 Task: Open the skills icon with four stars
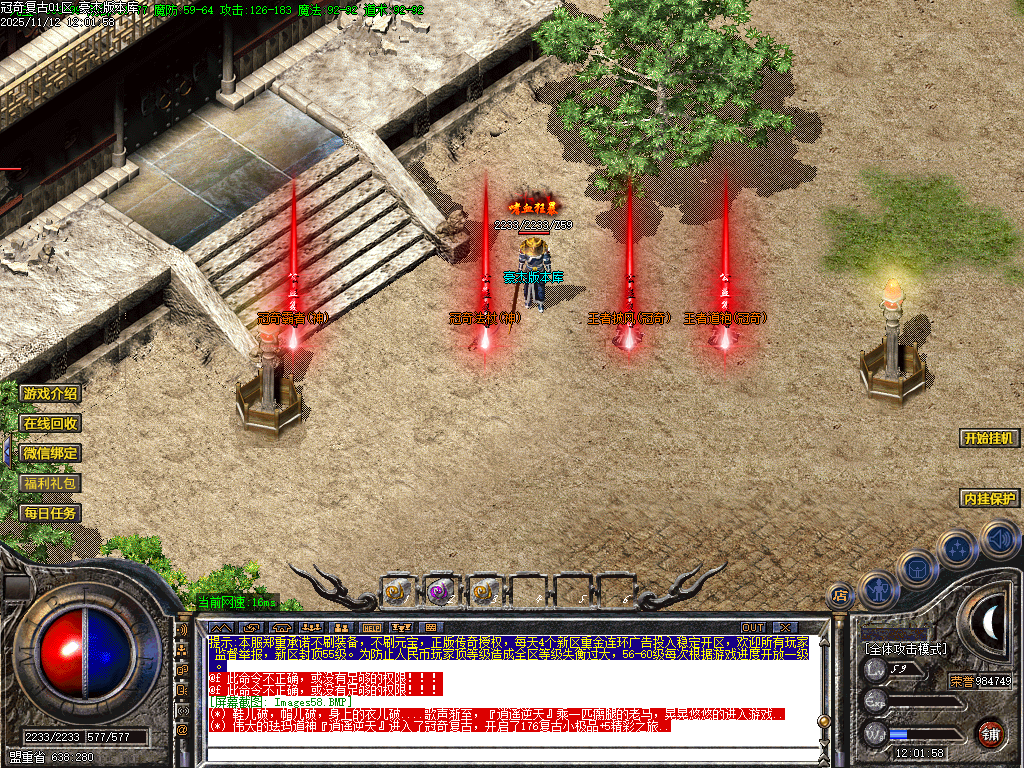click(957, 548)
